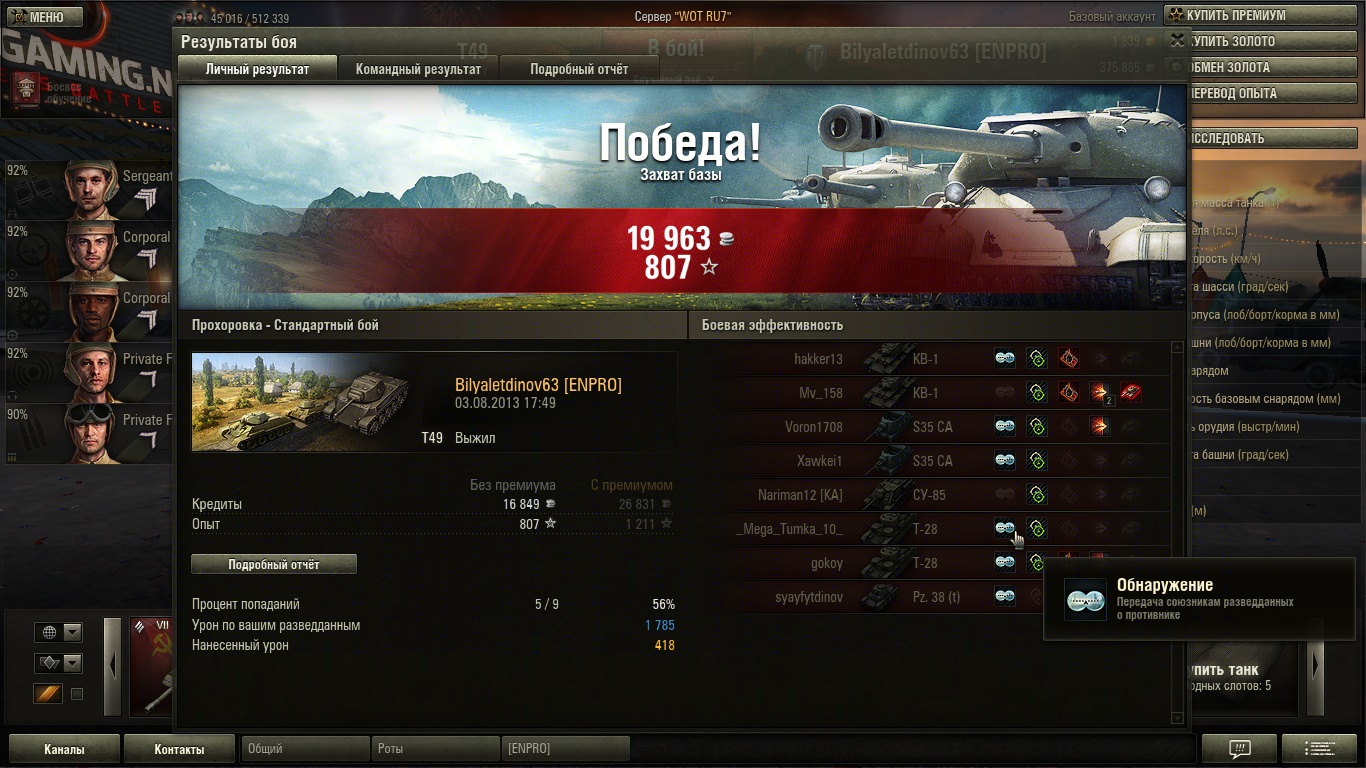Click Купить премиум button
The width and height of the screenshot is (1366, 768).
tap(1264, 16)
